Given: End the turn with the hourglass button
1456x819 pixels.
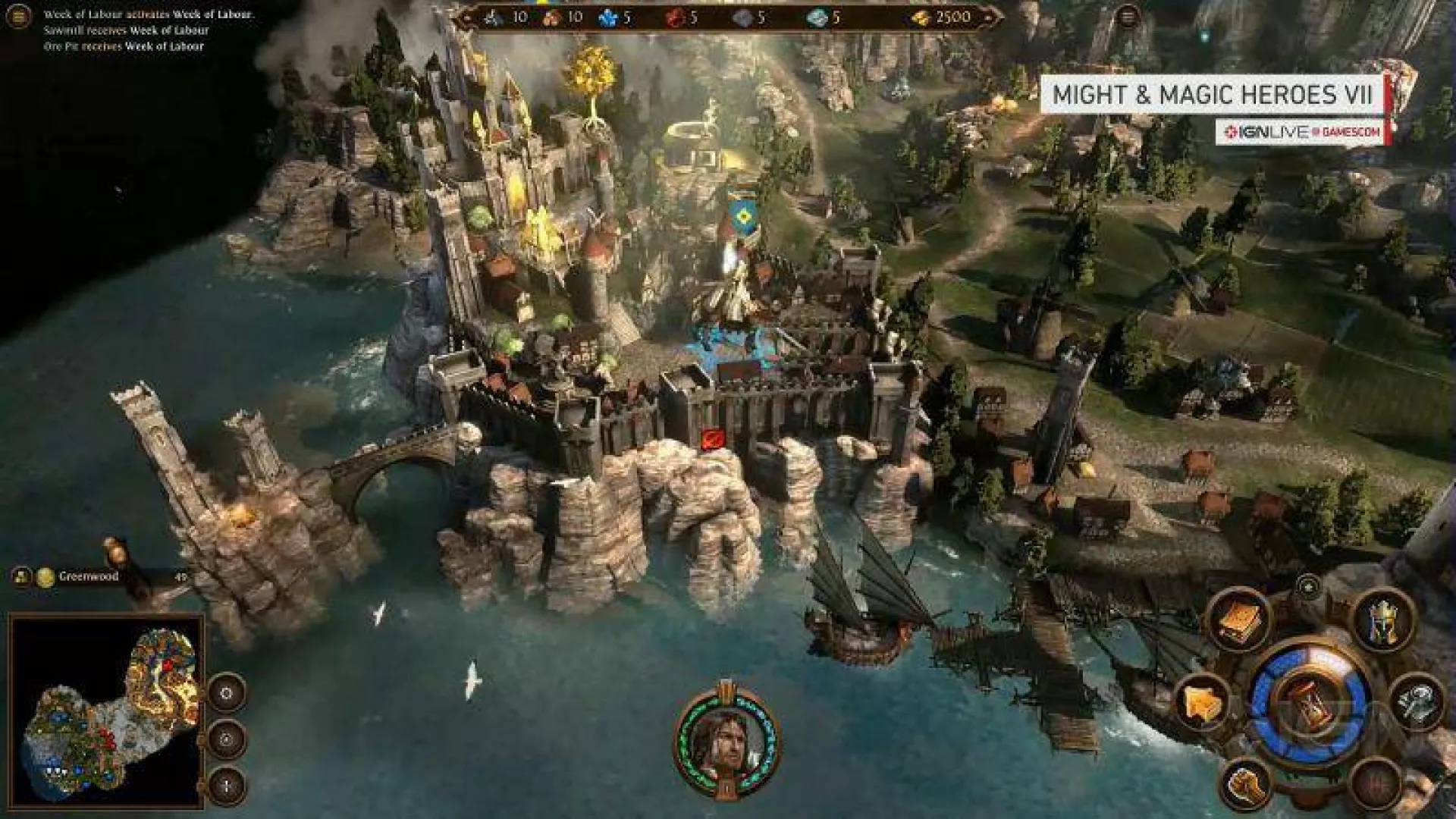Looking at the screenshot, I should 1310,704.
